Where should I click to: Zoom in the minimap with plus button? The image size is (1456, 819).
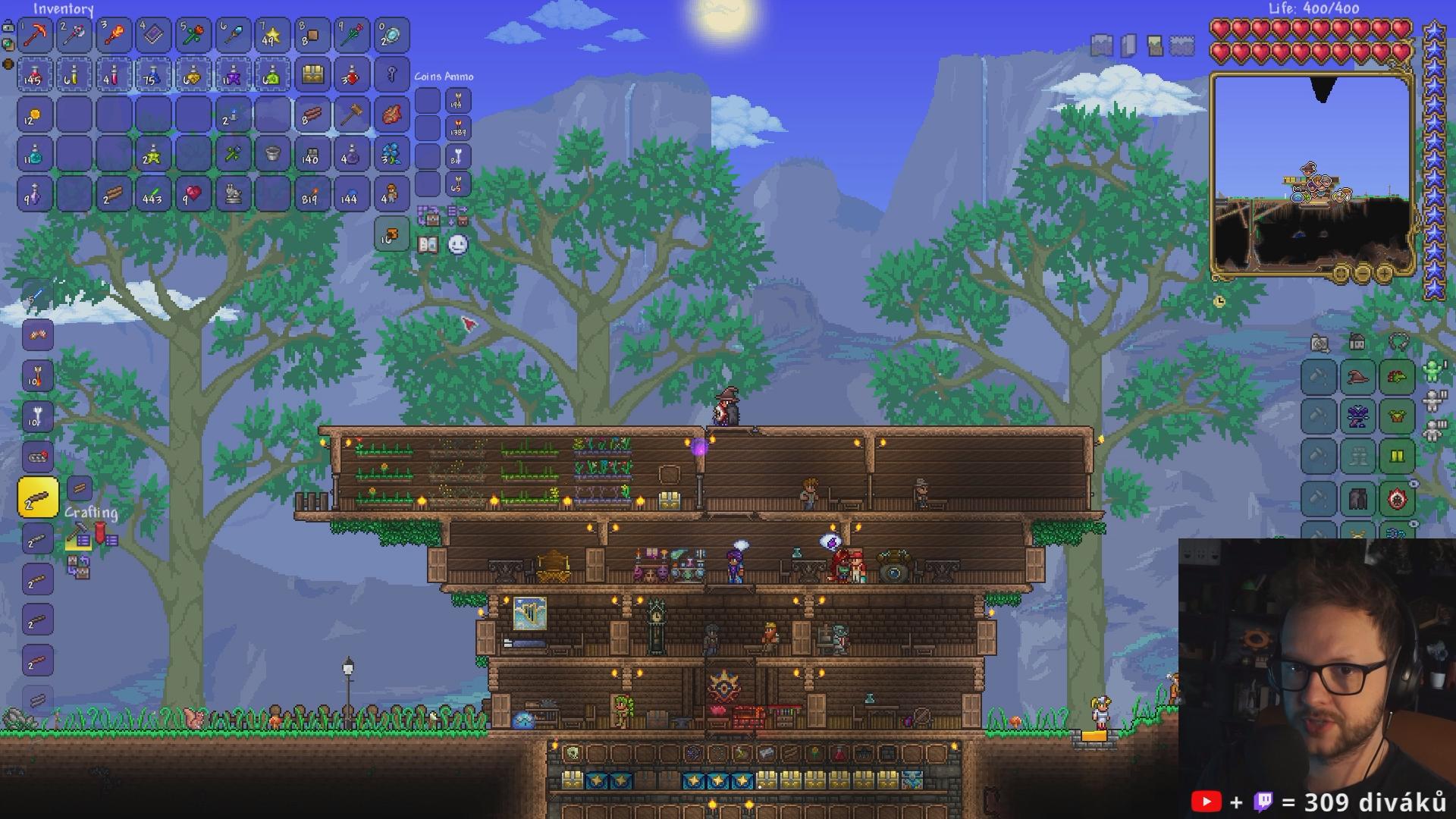point(1384,273)
